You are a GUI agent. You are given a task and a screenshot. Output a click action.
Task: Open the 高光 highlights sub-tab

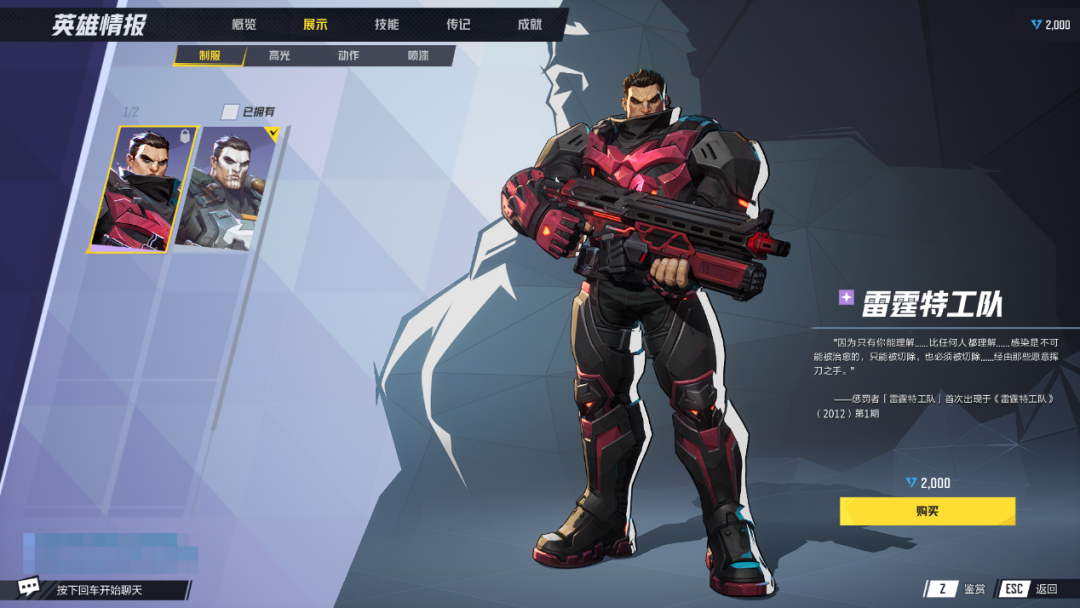pos(279,56)
